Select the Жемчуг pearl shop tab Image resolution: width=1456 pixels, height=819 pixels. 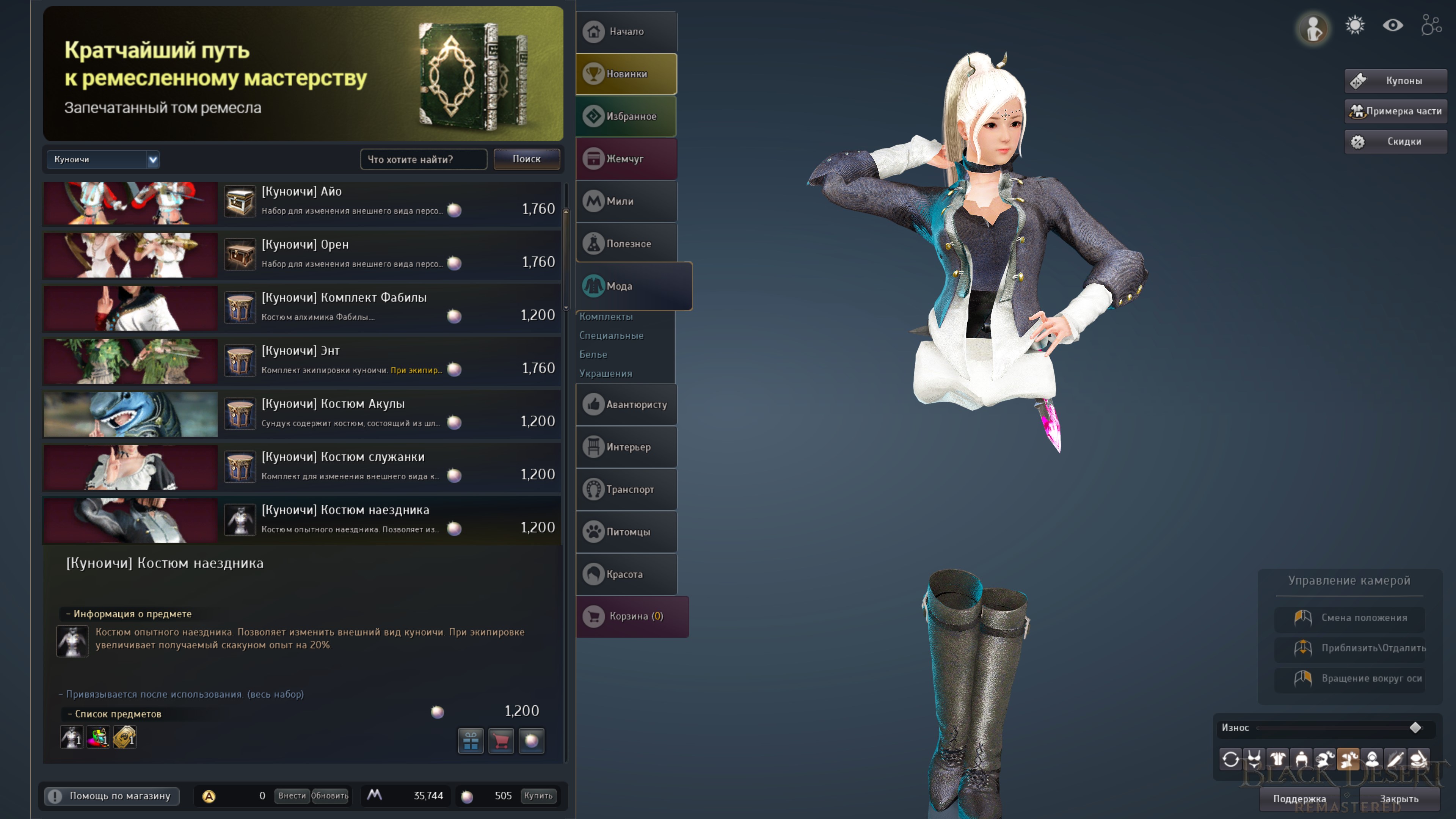pyautogui.click(x=626, y=159)
